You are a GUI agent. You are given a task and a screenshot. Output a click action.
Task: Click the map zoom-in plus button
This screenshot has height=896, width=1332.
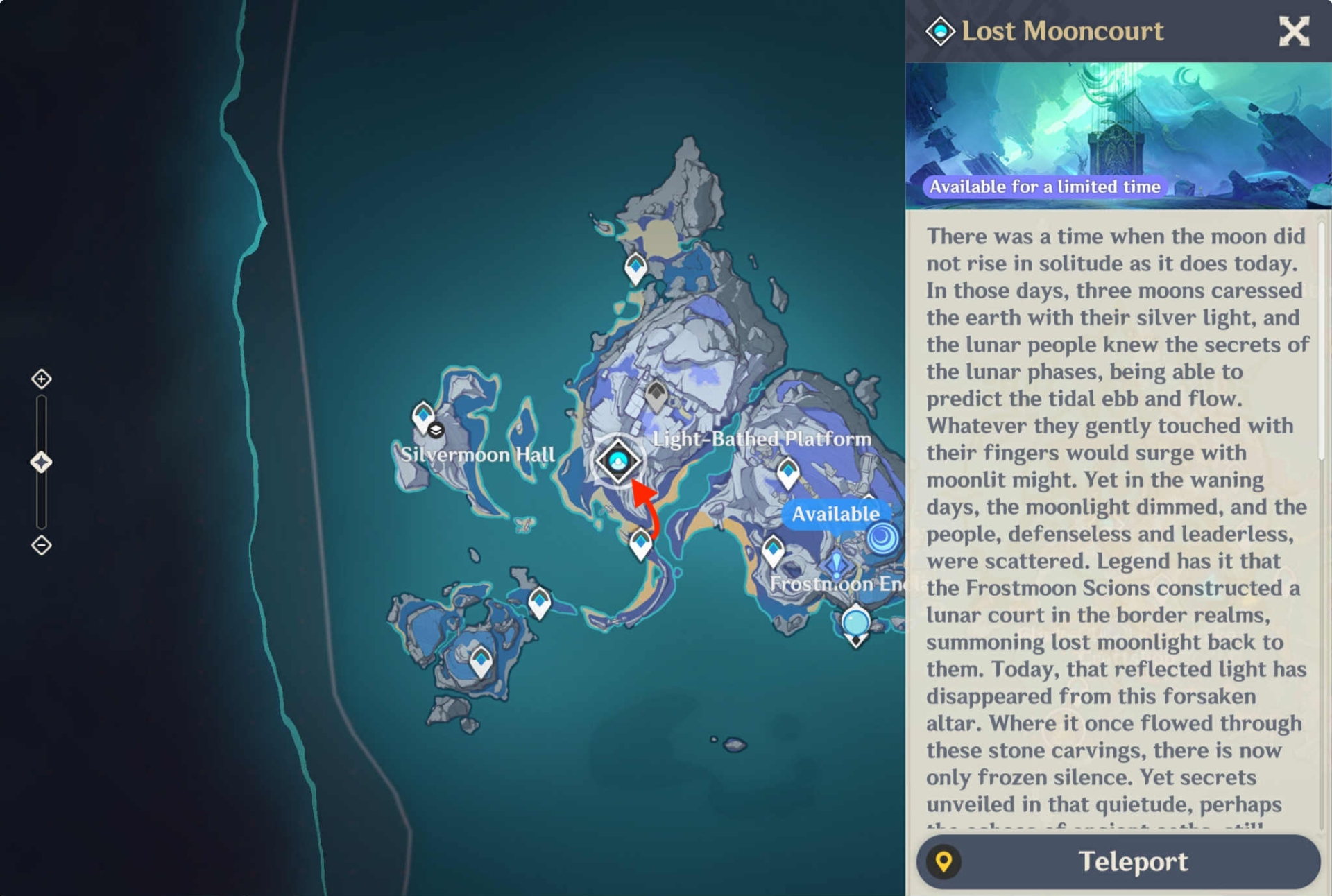click(42, 379)
